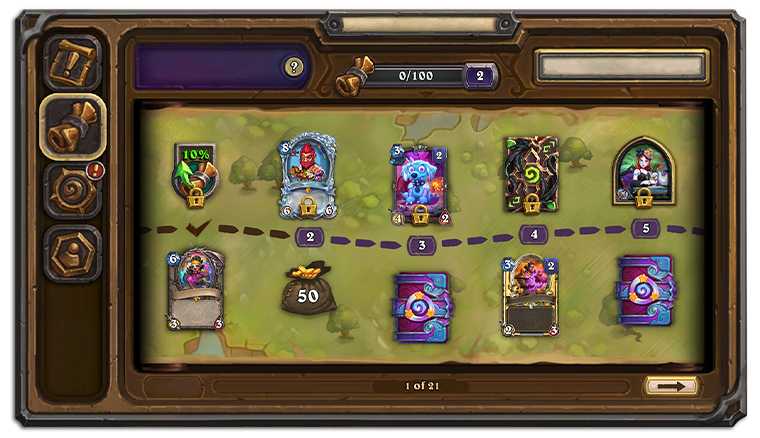Preview the locked dark green card back

click(531, 175)
